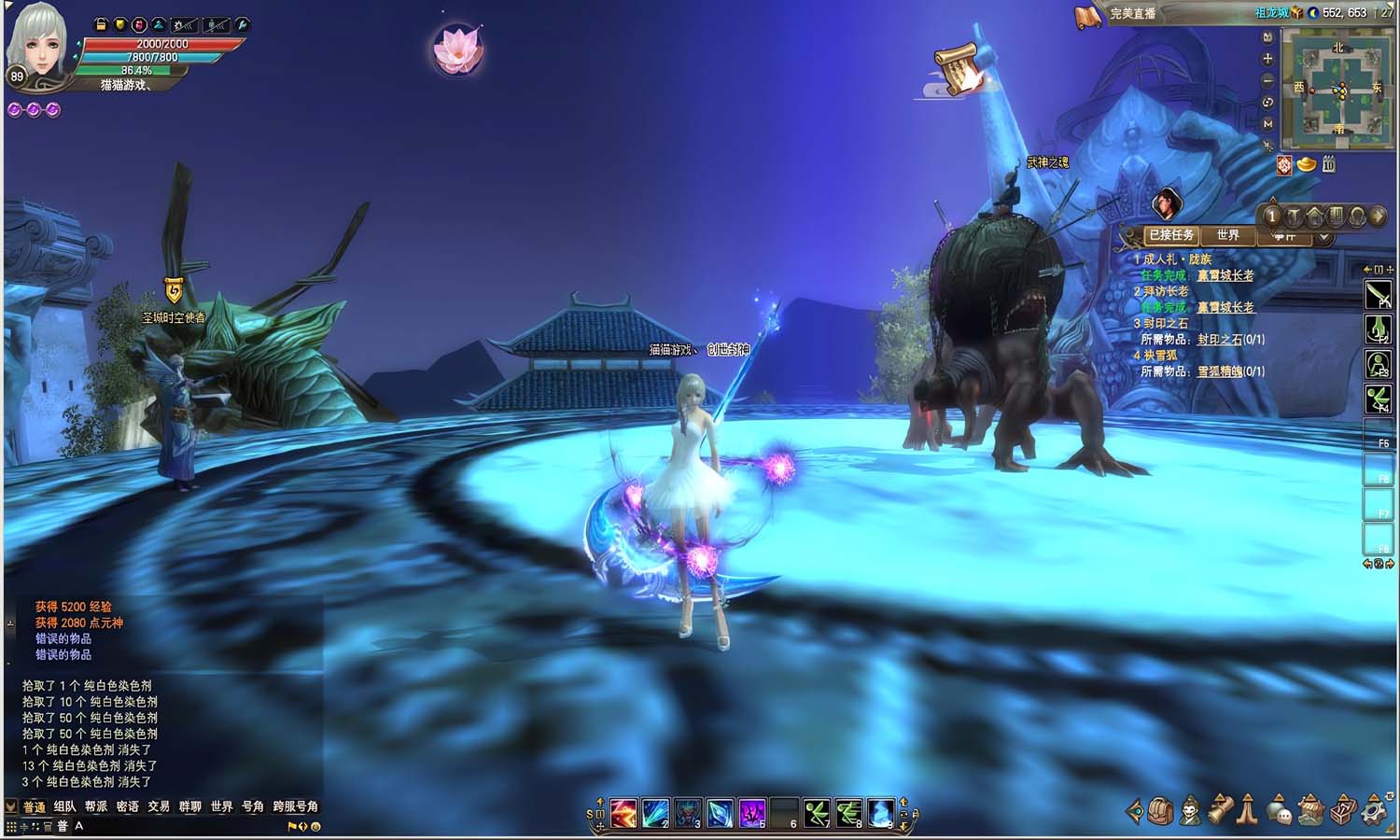The width and height of the screenshot is (1400, 840).
Task: Use the purple spikes skill in slot 5
Action: tap(752, 813)
